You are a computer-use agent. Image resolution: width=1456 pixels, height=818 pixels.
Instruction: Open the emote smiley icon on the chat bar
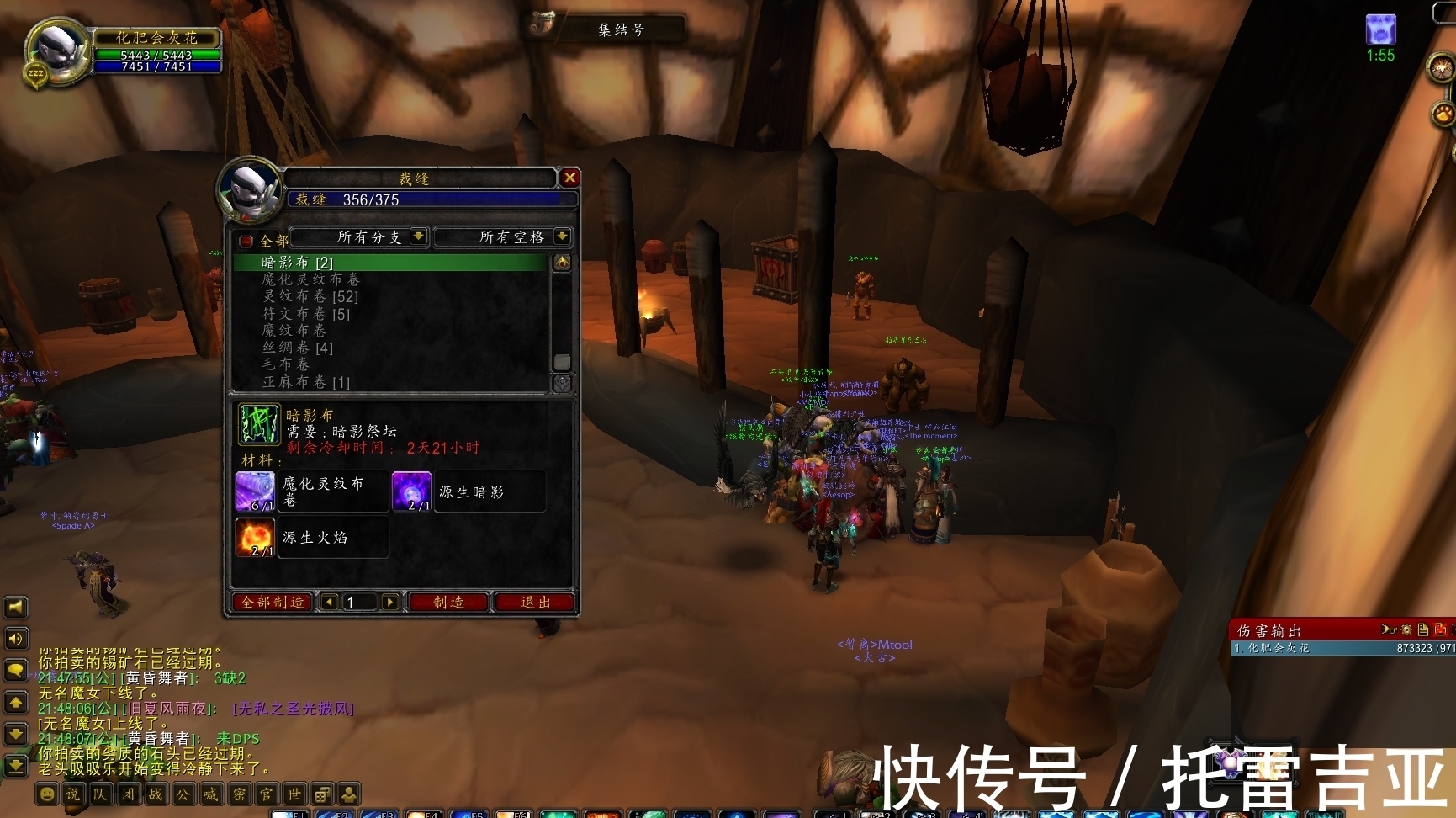(x=47, y=793)
